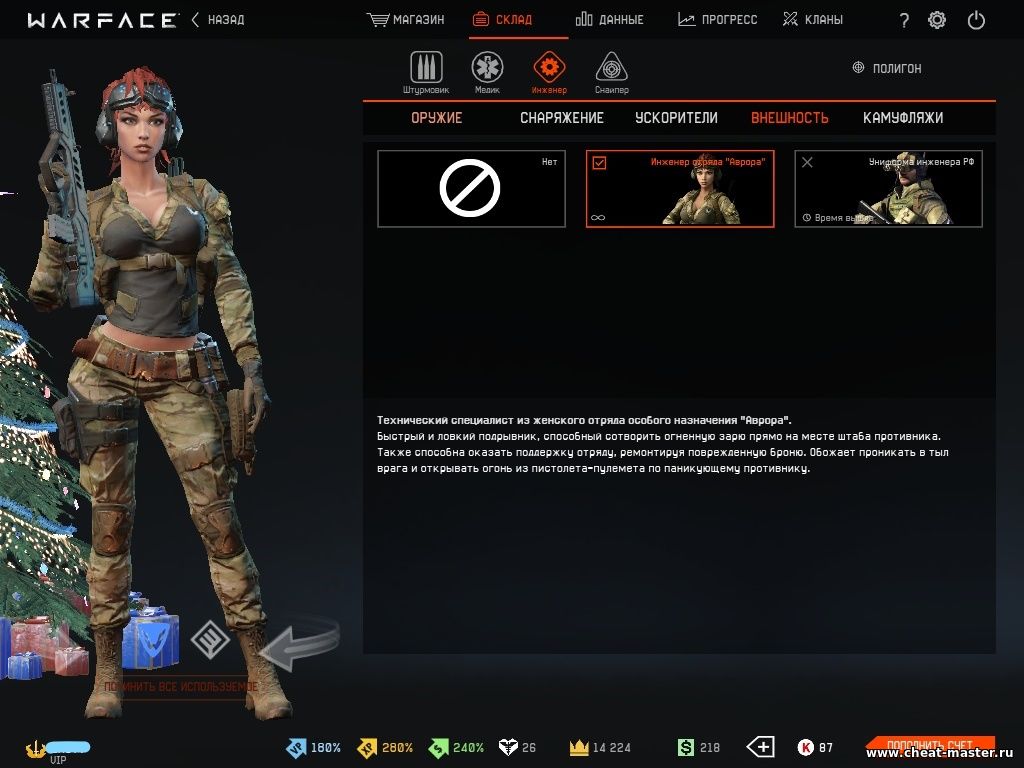Click the power exit icon
The image size is (1024, 768).
[976, 20]
